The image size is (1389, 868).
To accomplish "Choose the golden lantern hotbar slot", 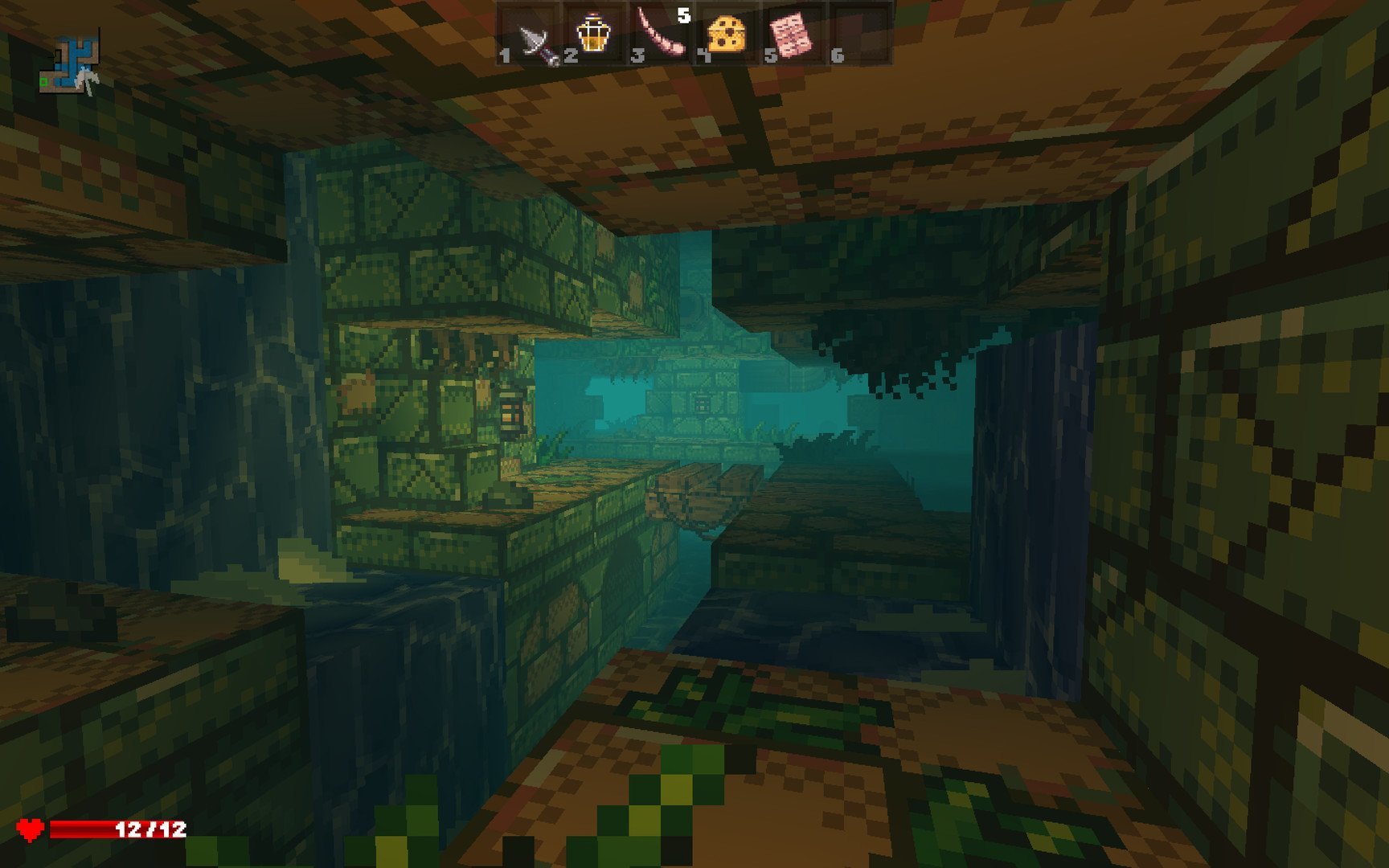I will tap(592, 35).
